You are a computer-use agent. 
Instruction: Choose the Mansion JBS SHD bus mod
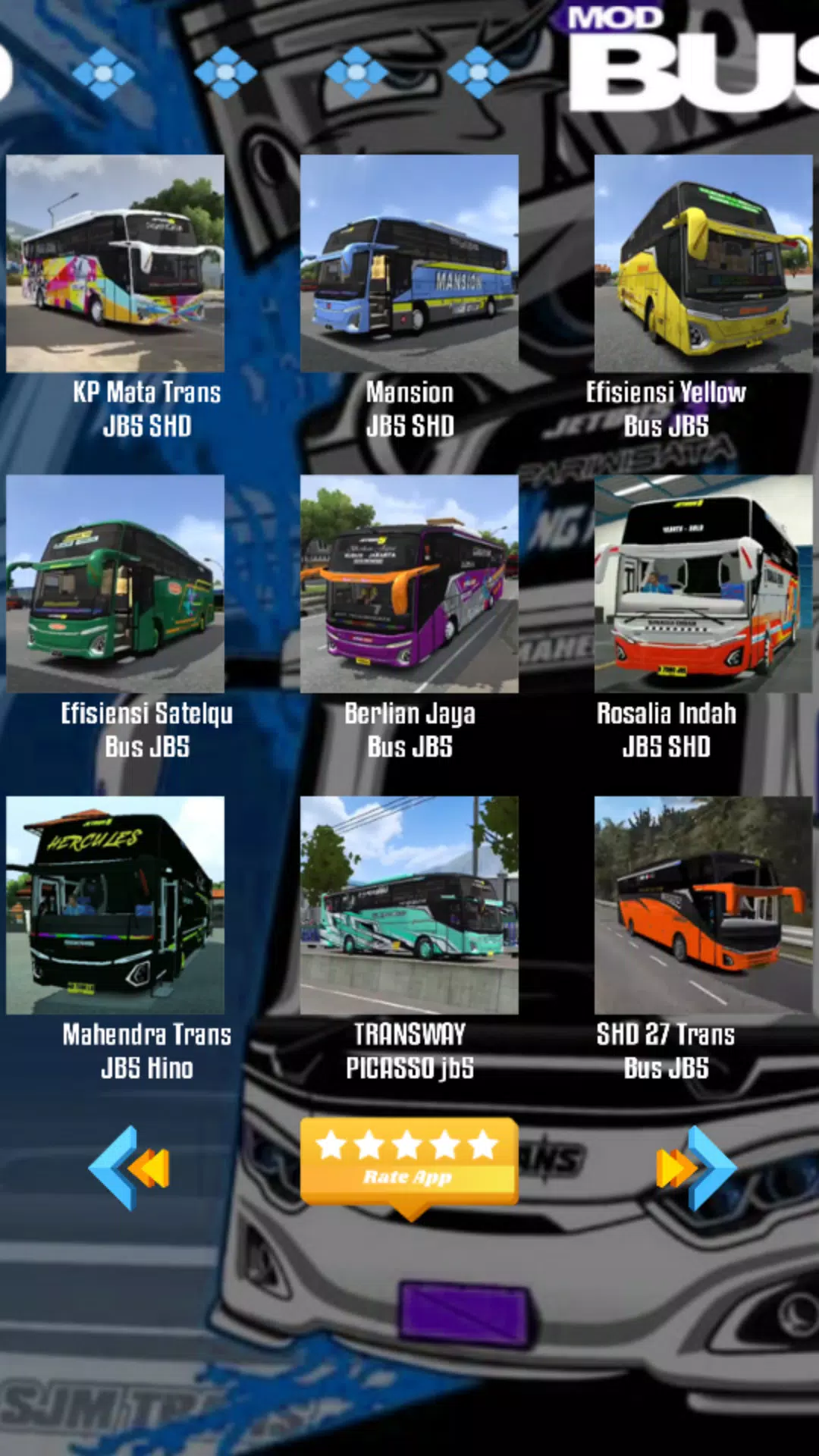tap(409, 263)
